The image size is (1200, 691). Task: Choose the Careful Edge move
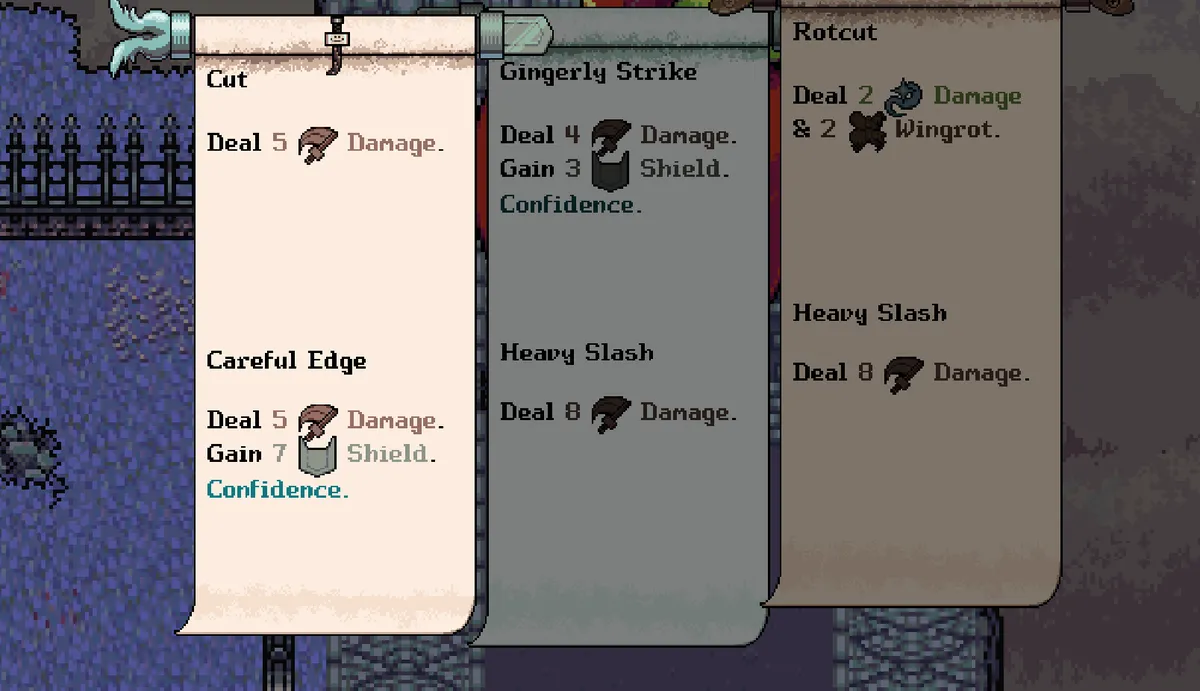(287, 361)
